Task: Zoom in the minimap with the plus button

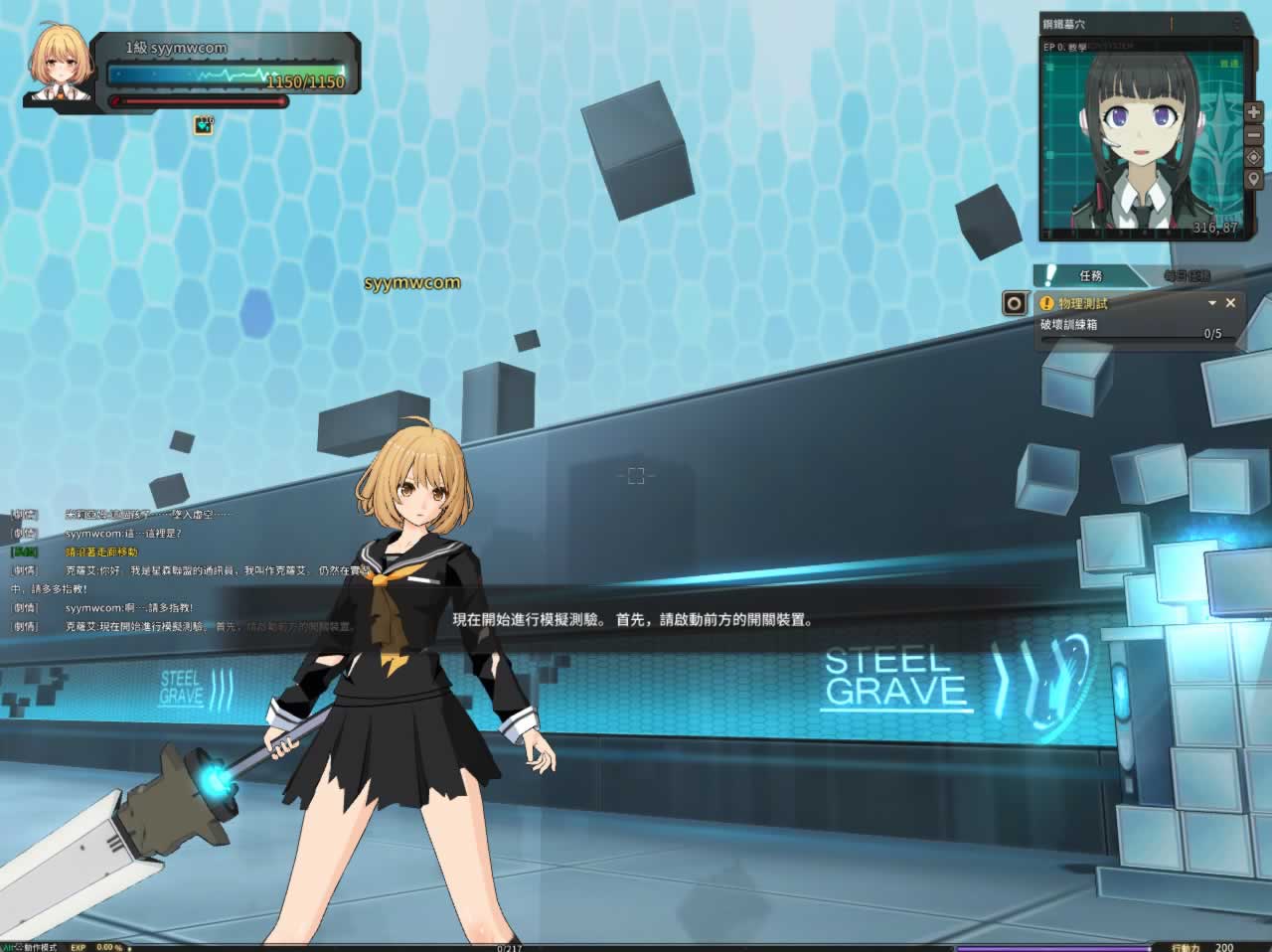Action: pyautogui.click(x=1253, y=114)
